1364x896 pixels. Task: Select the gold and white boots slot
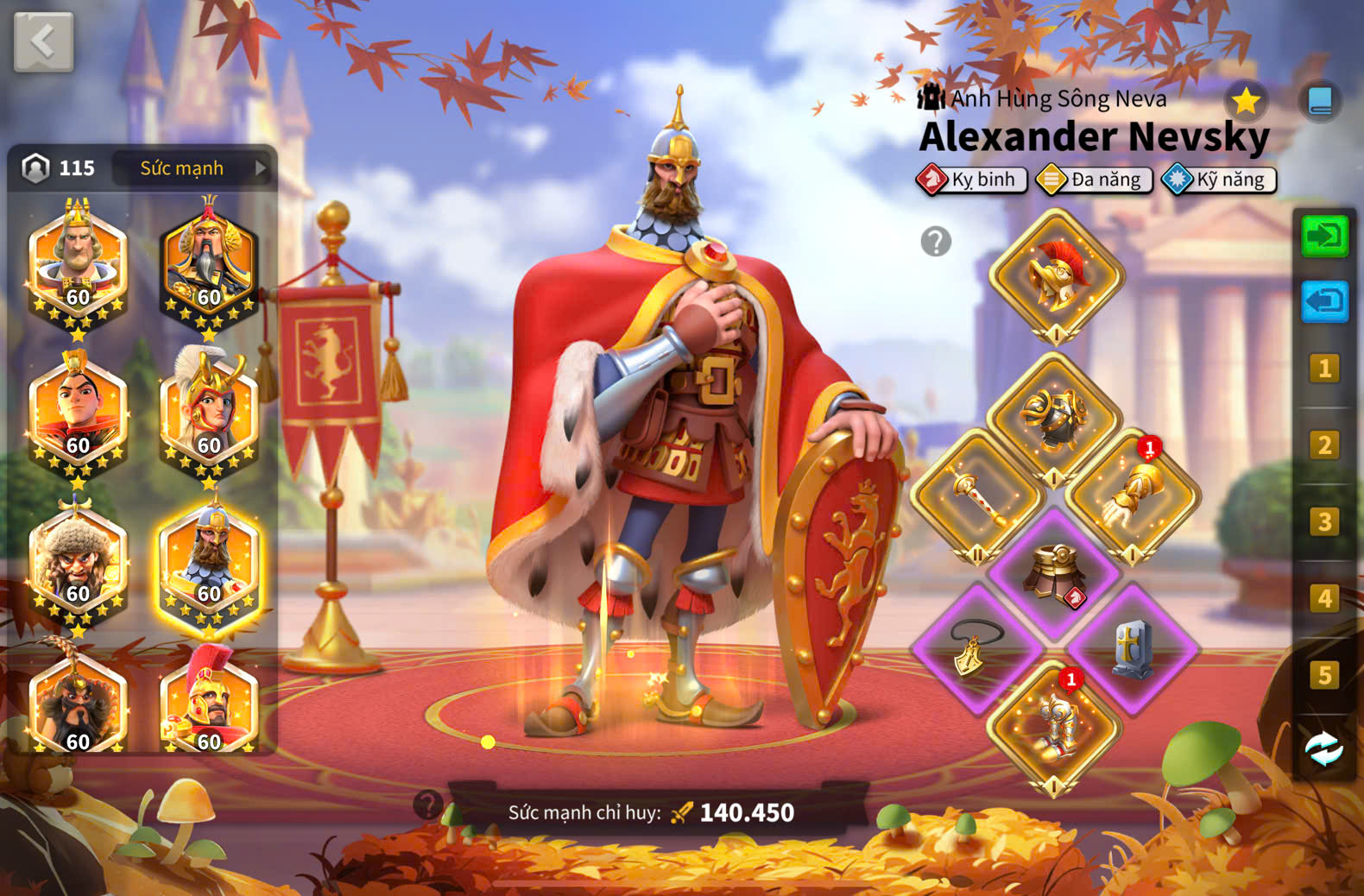(1054, 727)
